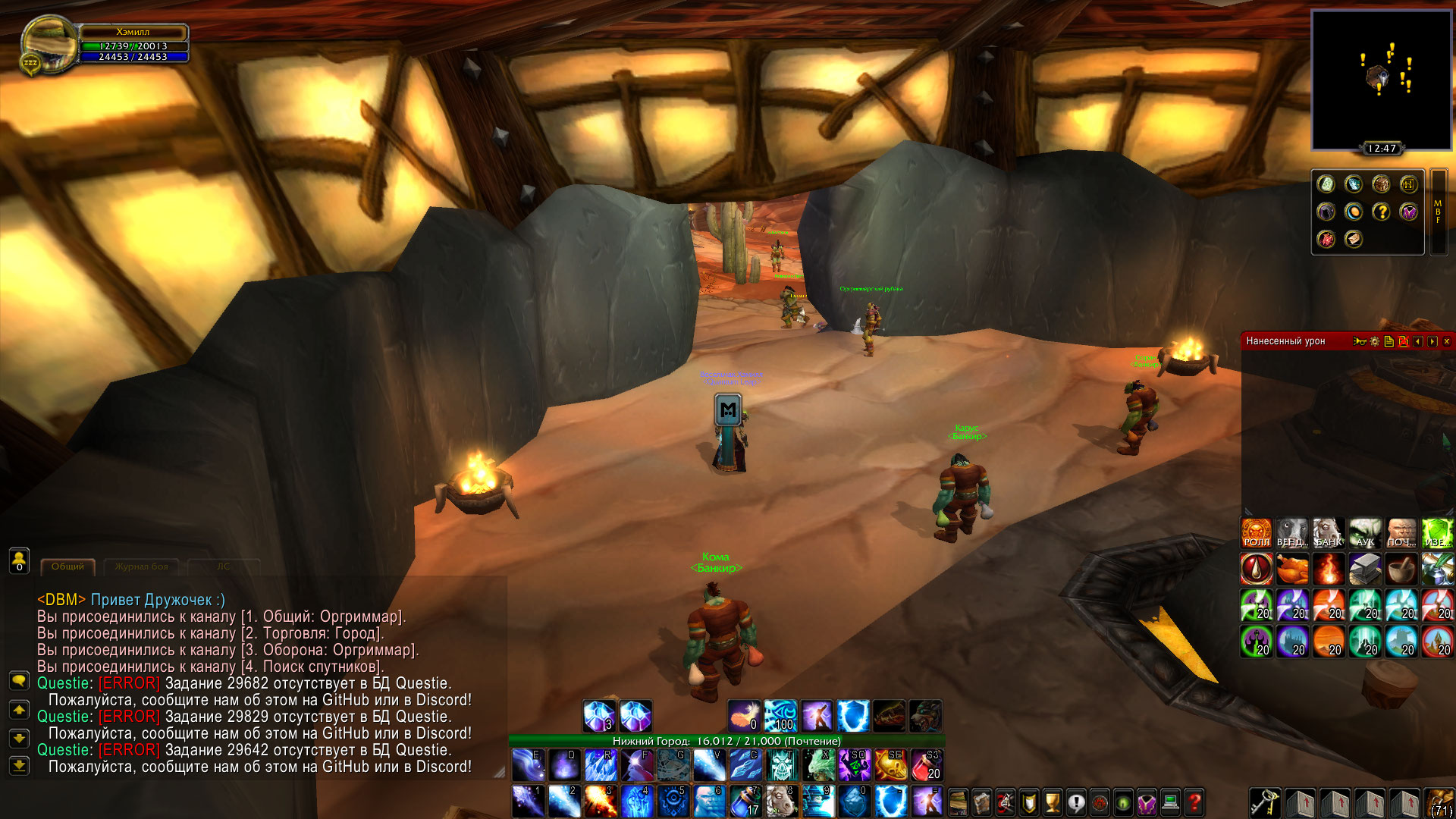The image size is (1456, 819).
Task: Toggle the MBF minimap button bar
Action: 1438,212
